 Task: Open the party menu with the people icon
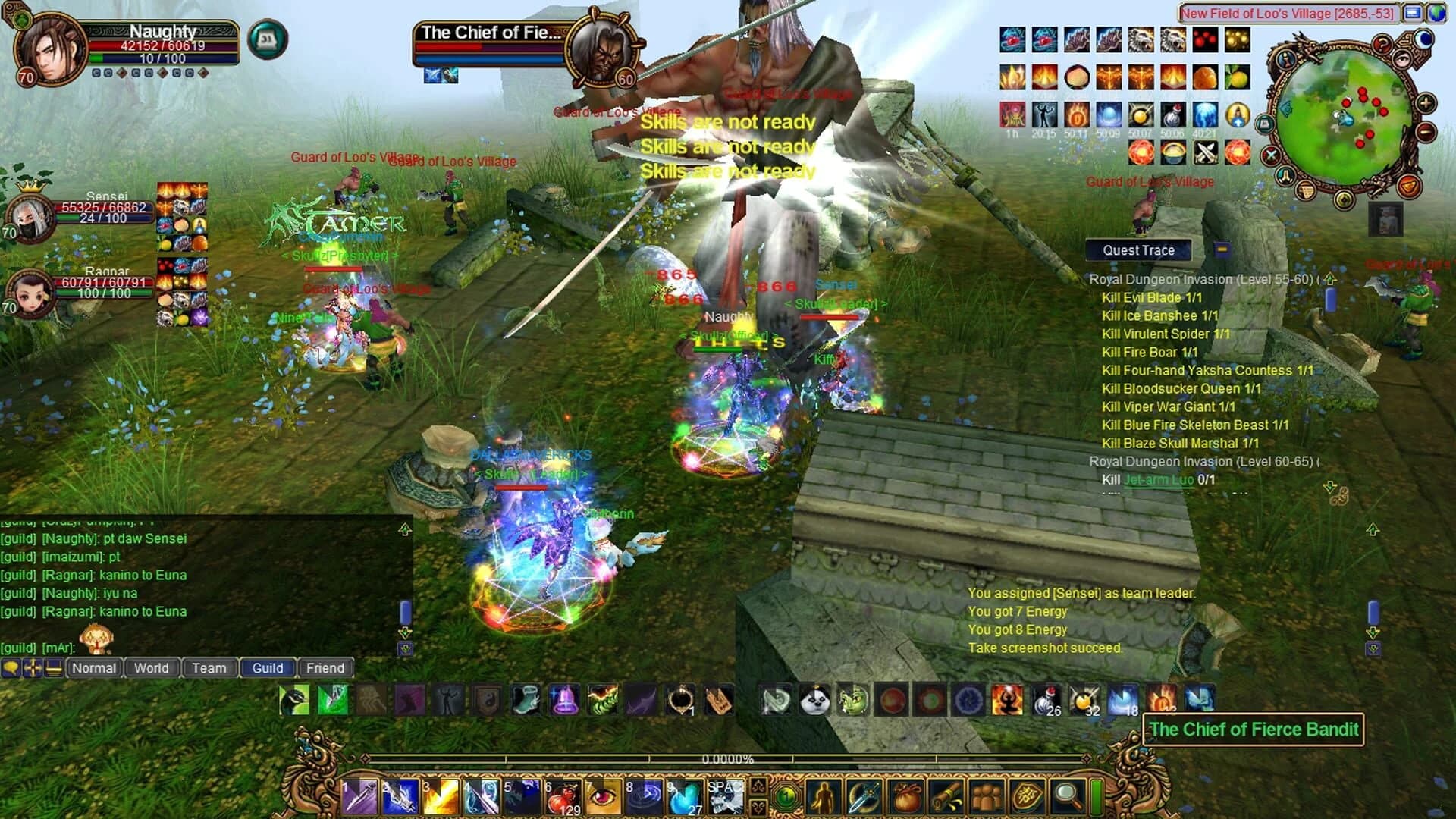coord(987,795)
